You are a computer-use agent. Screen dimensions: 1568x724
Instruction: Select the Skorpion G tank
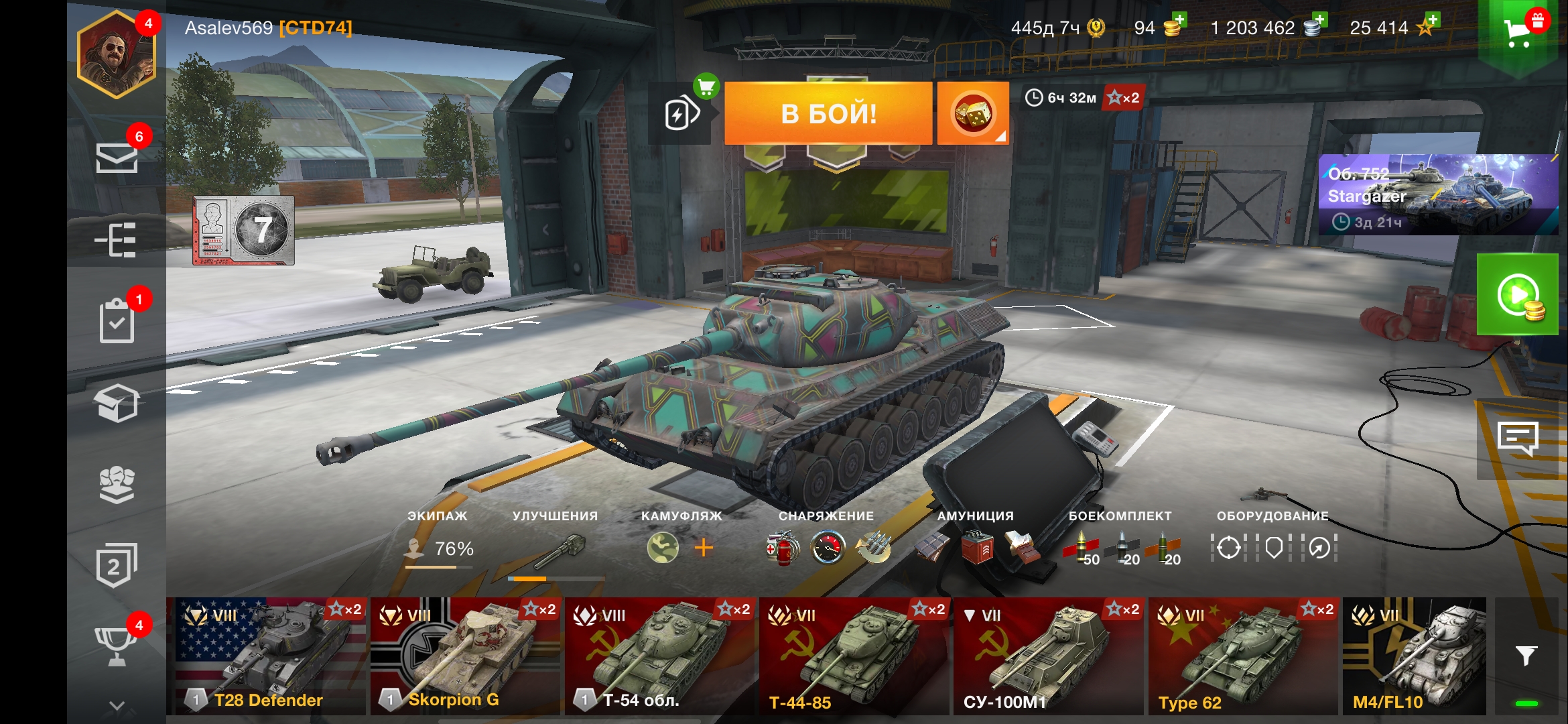(465, 656)
